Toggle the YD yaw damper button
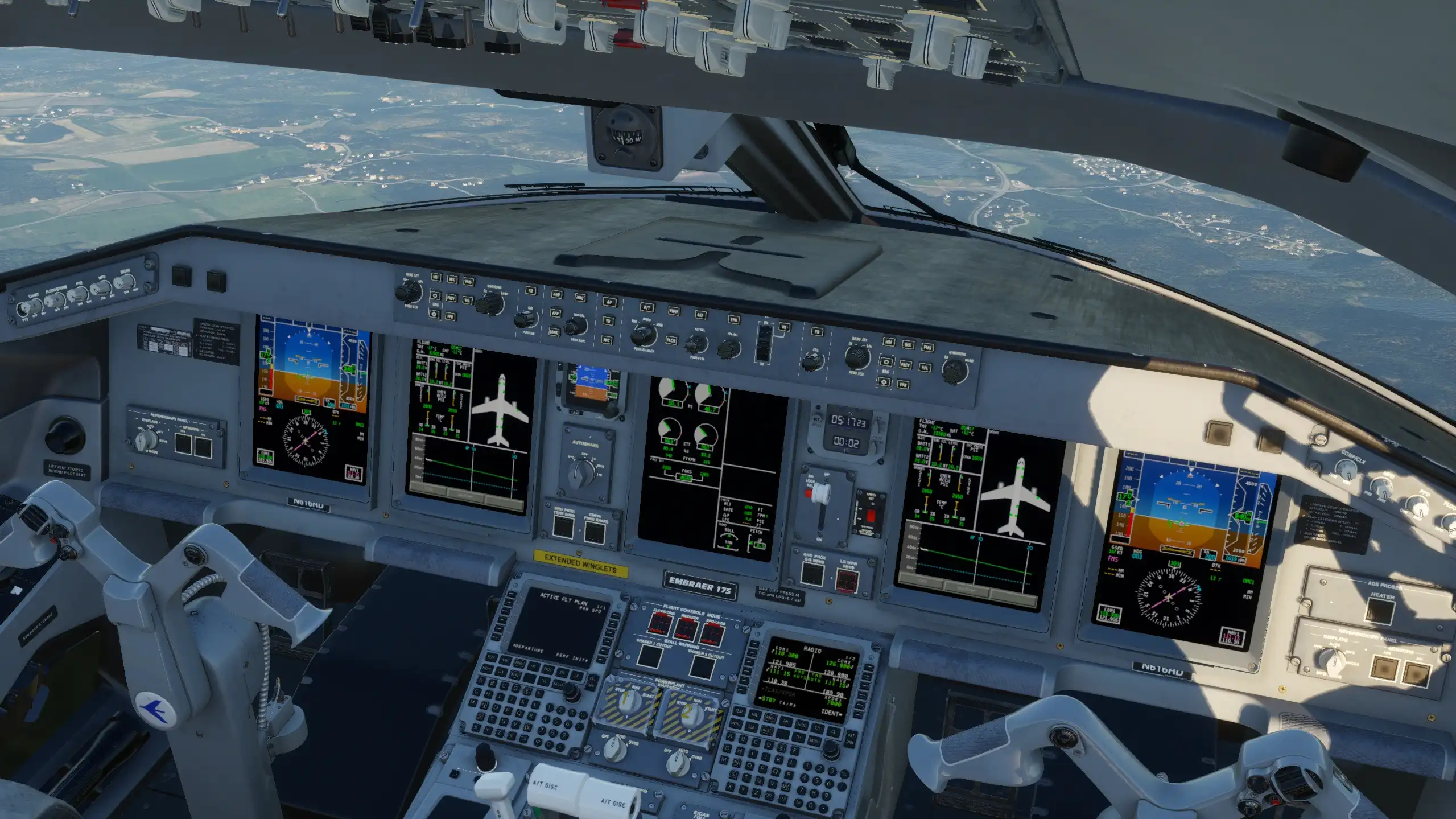This screenshot has height=819, width=1456. pos(608,322)
